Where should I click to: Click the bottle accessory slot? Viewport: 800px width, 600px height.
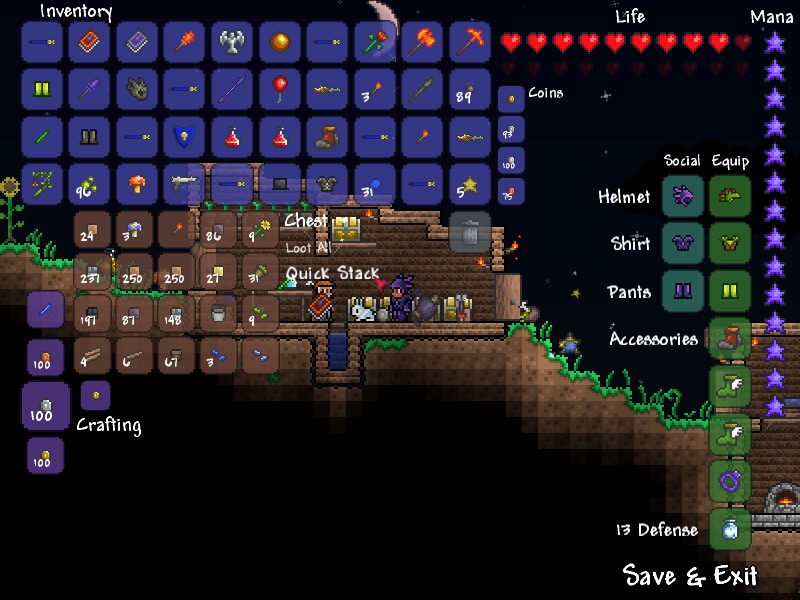click(x=730, y=529)
